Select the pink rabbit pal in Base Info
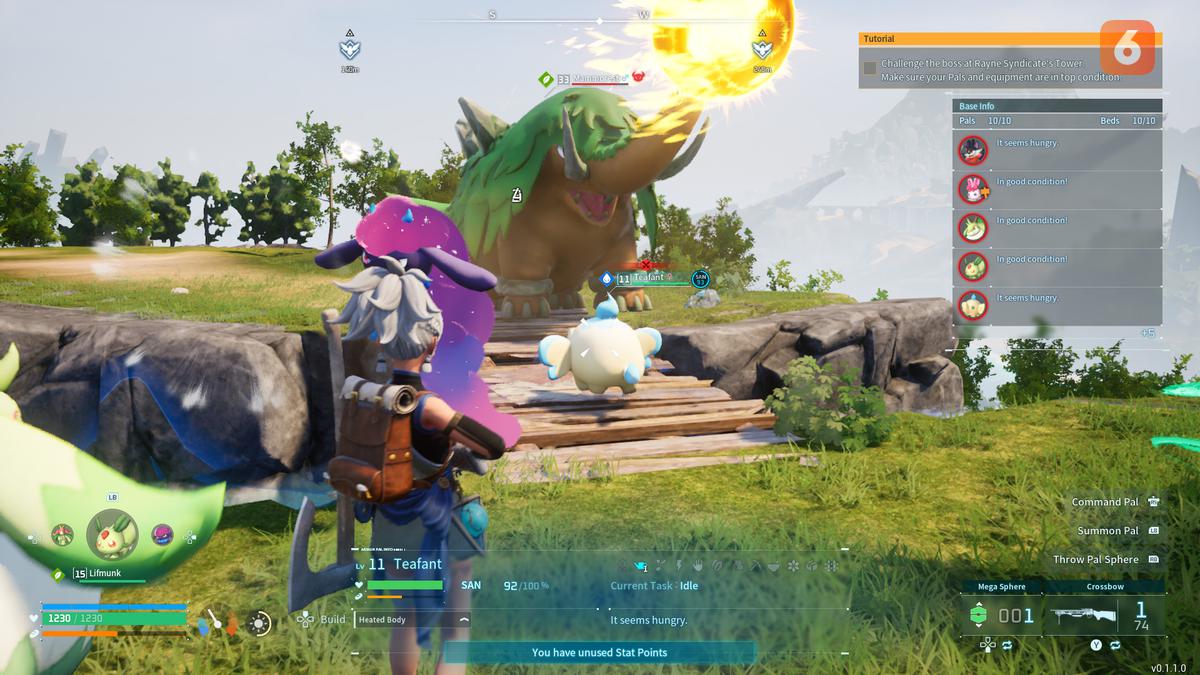This screenshot has width=1200, height=675. 972,189
